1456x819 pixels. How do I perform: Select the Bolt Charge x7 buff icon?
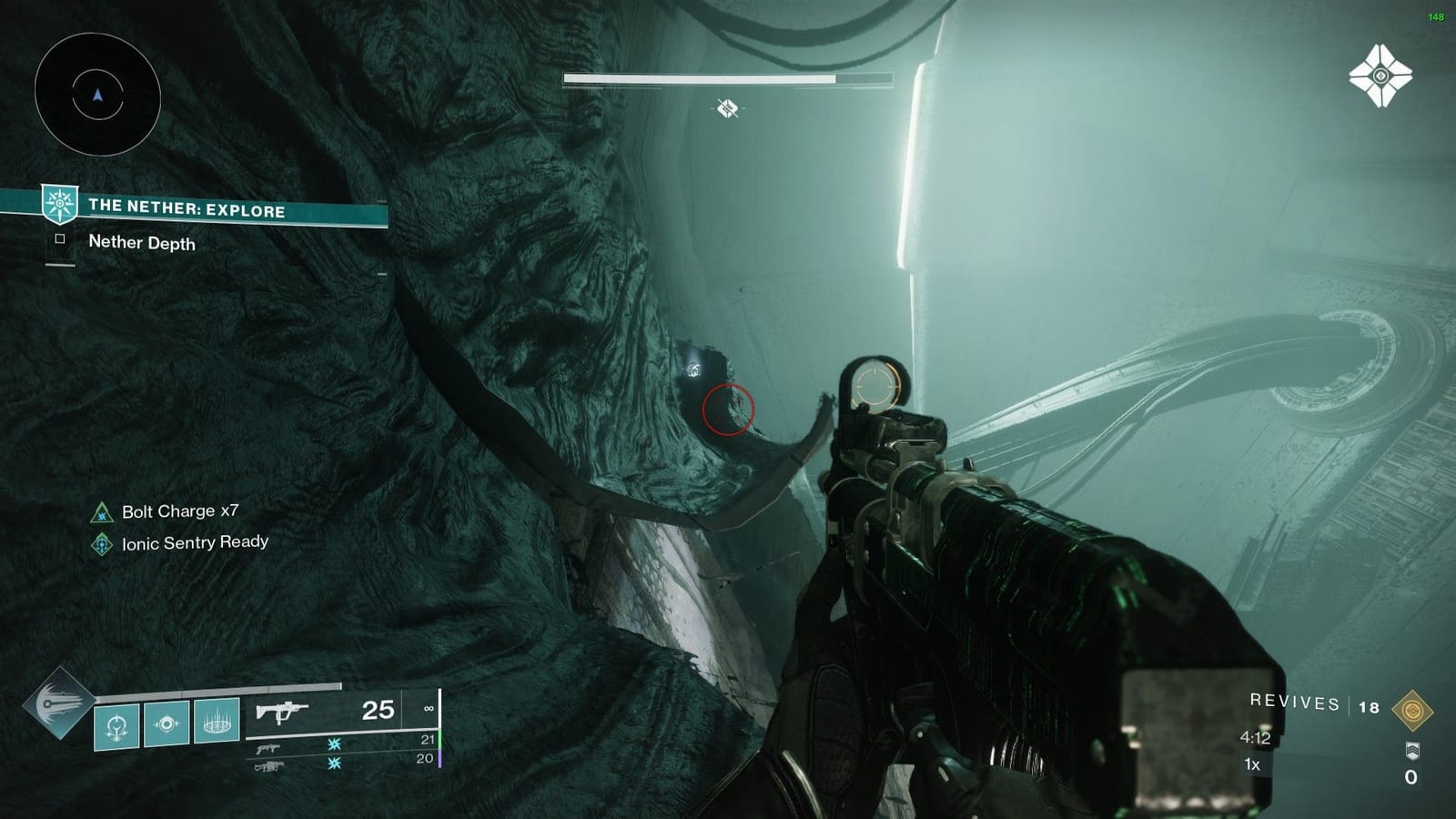(100, 511)
